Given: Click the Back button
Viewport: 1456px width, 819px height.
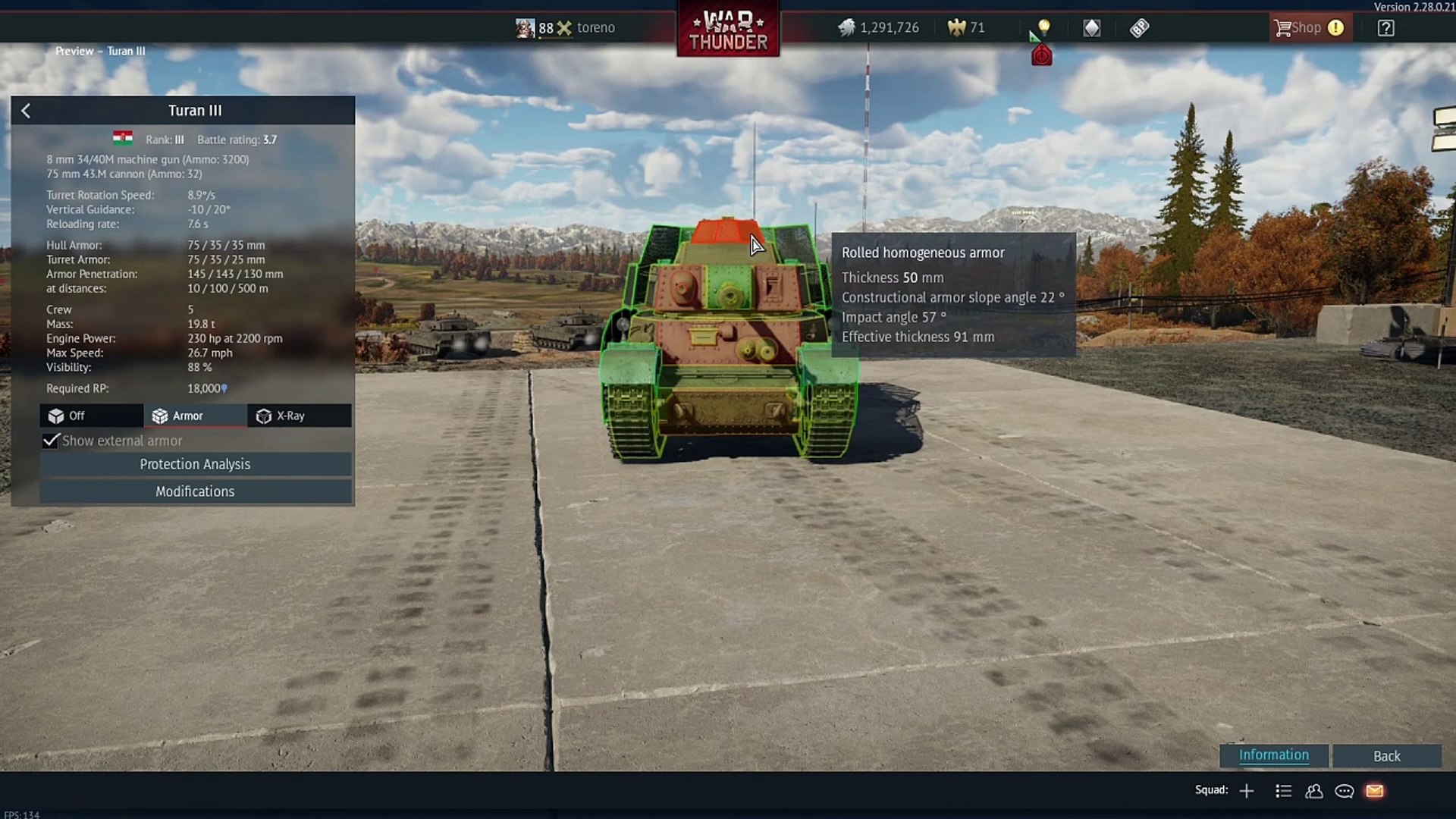Looking at the screenshot, I should click(1386, 756).
